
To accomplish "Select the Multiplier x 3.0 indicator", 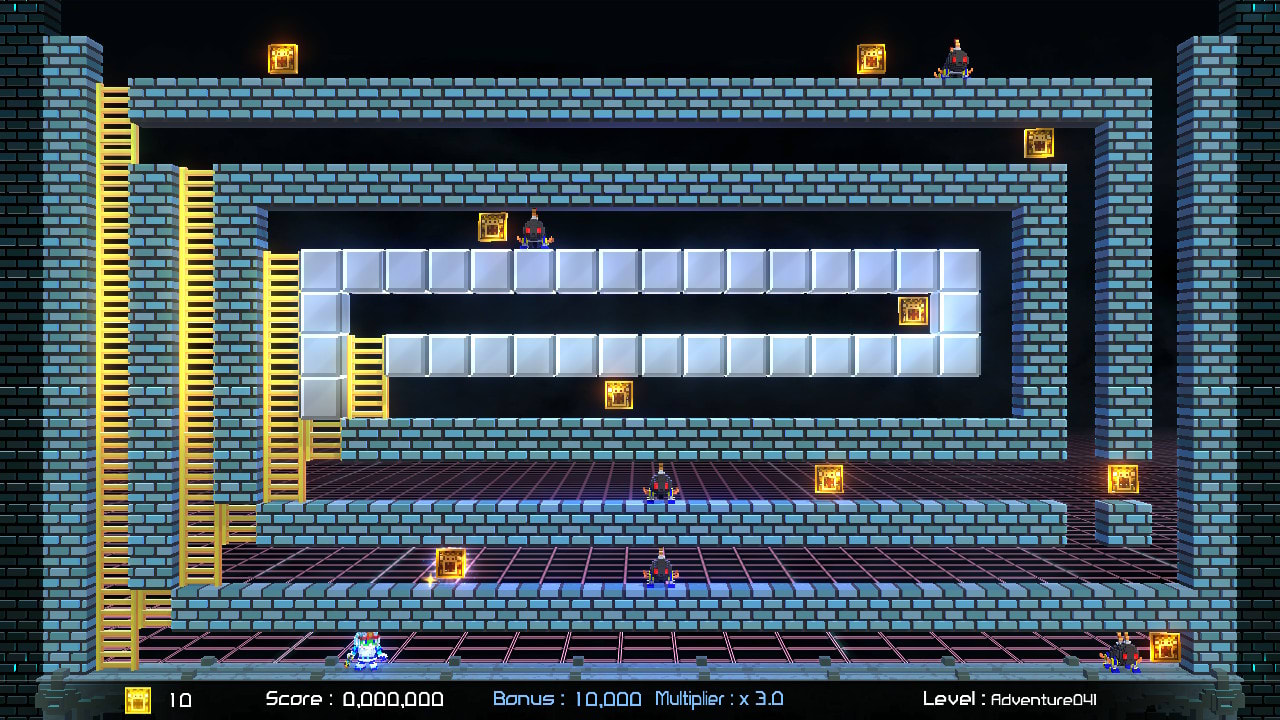I will pos(718,699).
